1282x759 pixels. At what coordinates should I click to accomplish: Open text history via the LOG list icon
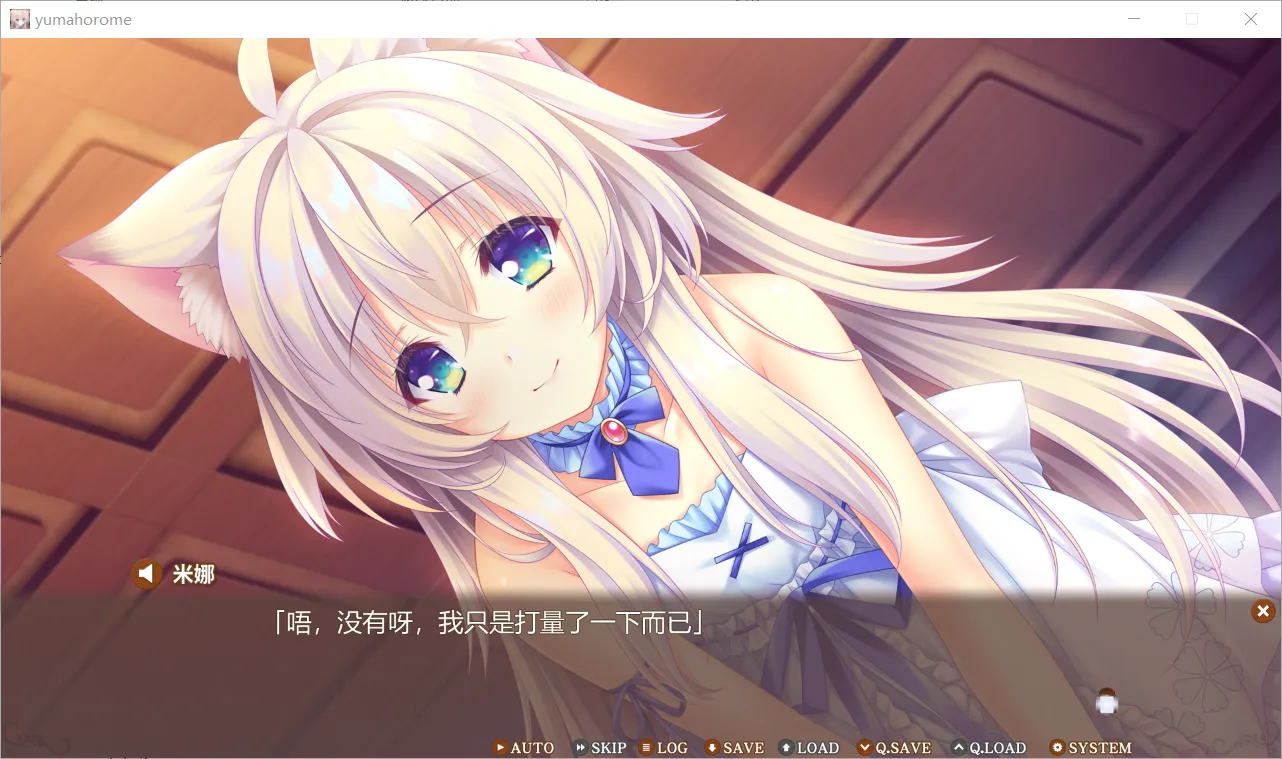point(648,747)
